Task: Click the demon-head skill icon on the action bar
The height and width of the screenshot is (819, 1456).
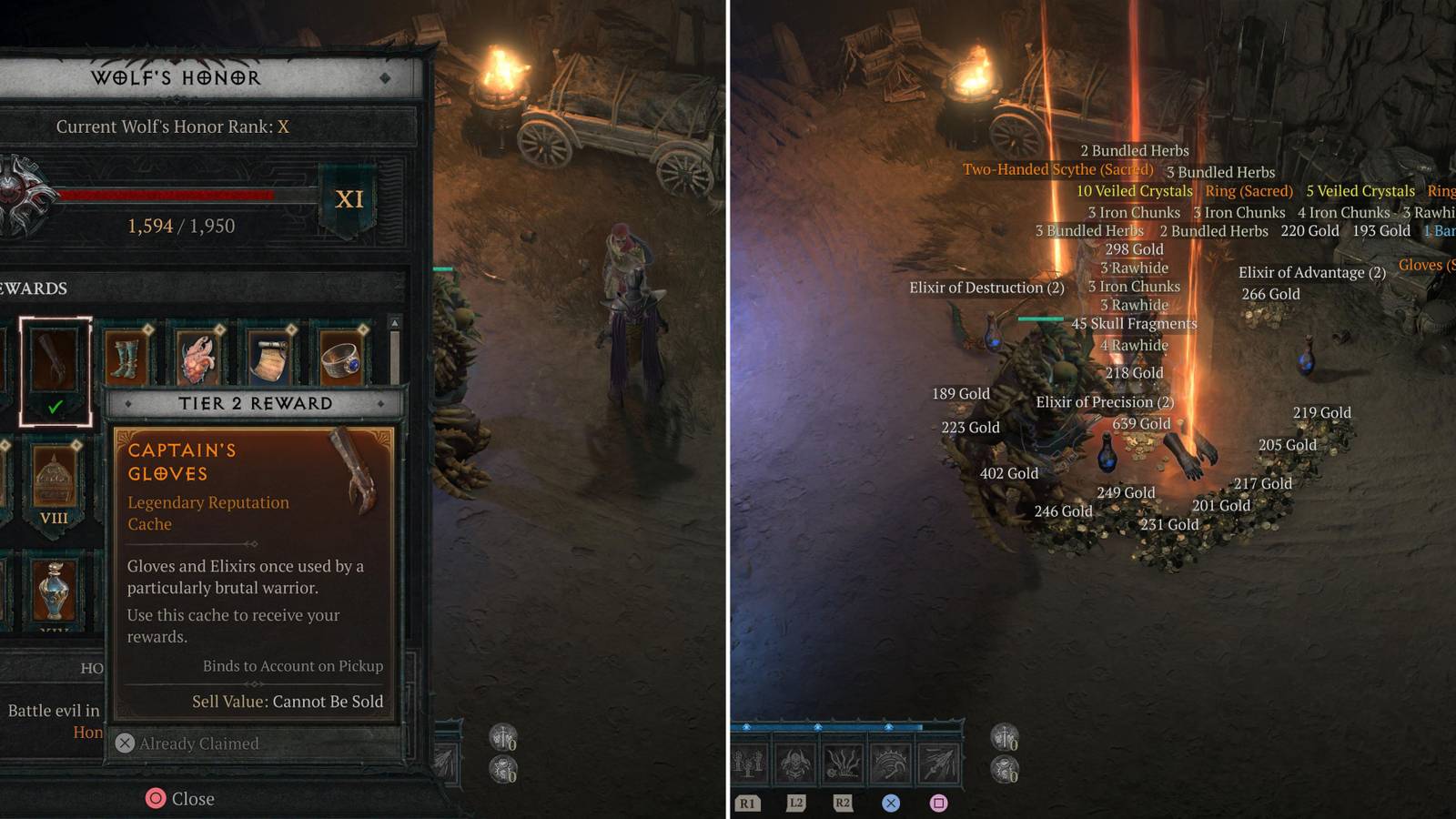Action: pyautogui.click(x=797, y=764)
